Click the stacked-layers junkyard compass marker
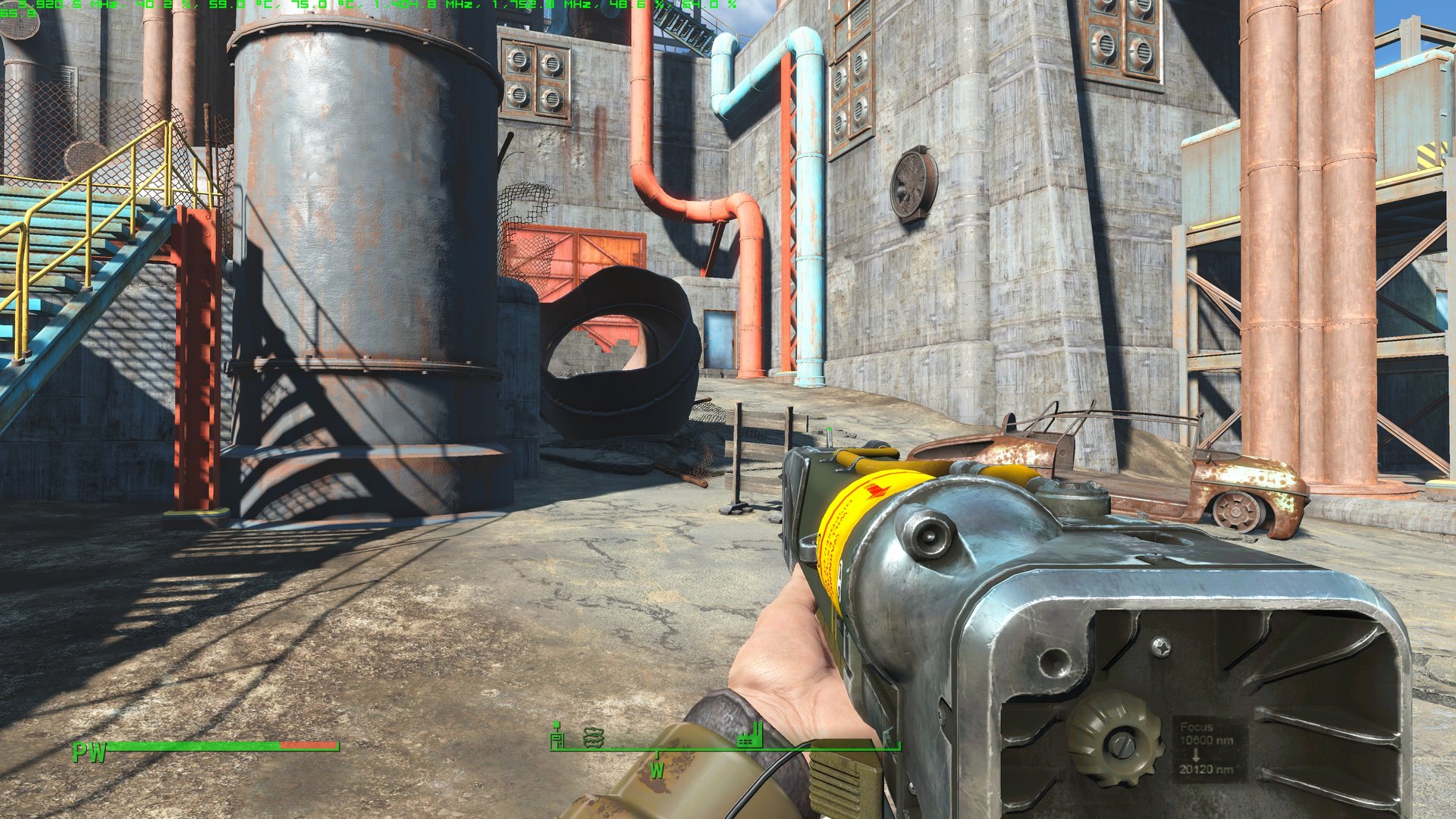Screen dimensions: 1456x819 pyautogui.click(x=594, y=736)
